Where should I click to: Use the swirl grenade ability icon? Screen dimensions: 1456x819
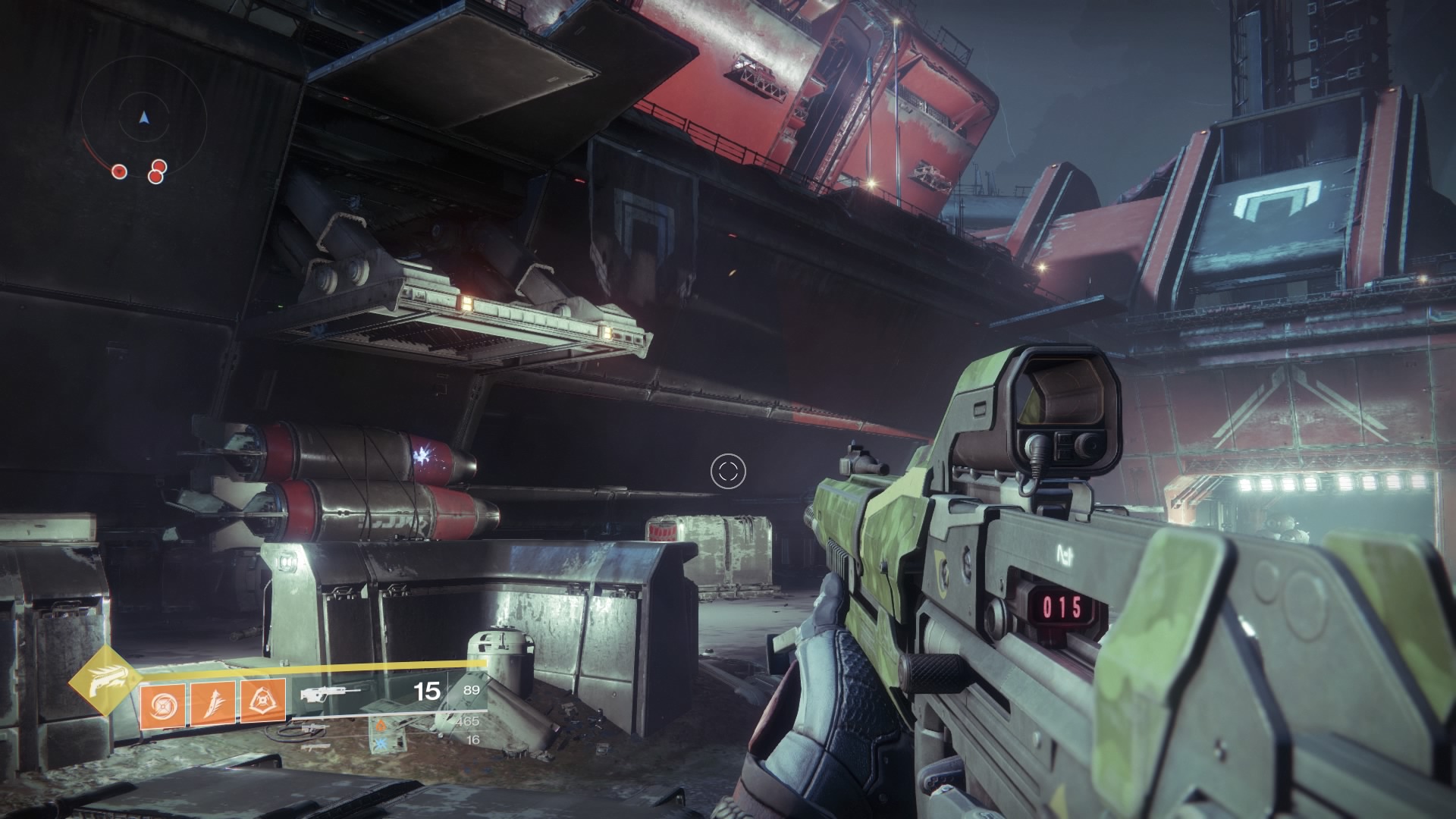162,701
